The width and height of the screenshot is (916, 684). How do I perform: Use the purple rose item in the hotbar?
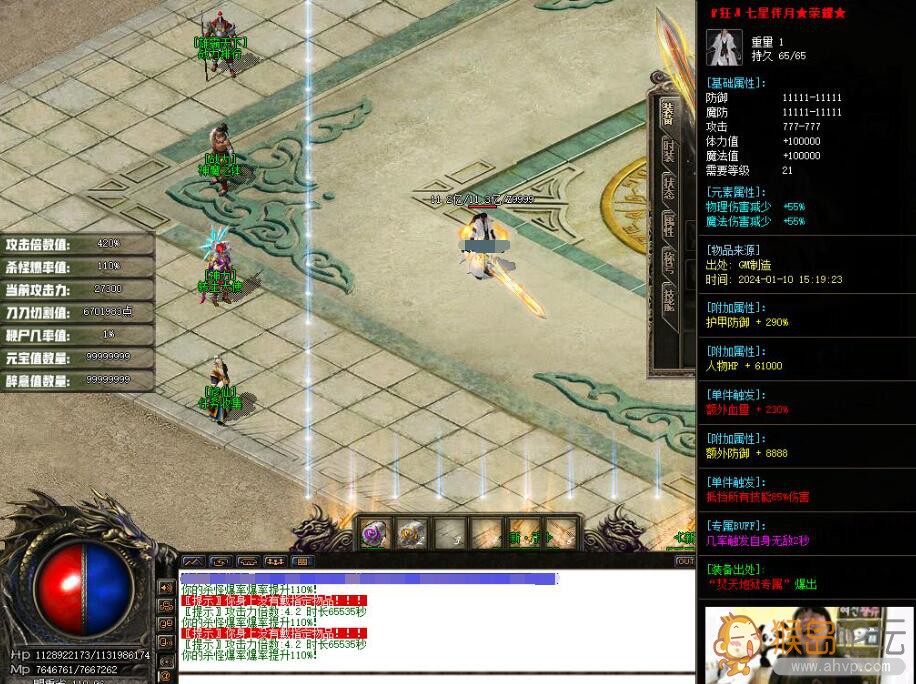[374, 534]
